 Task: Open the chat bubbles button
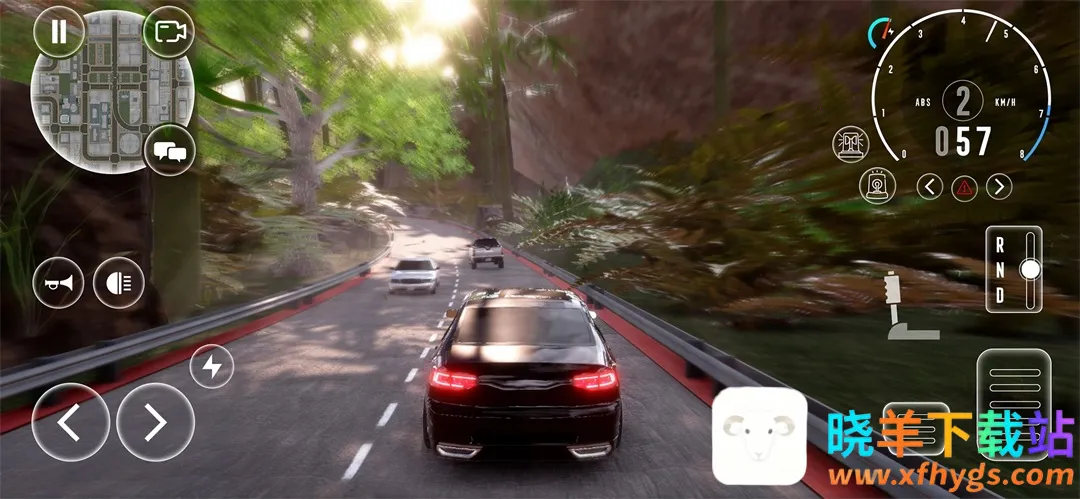pos(170,153)
